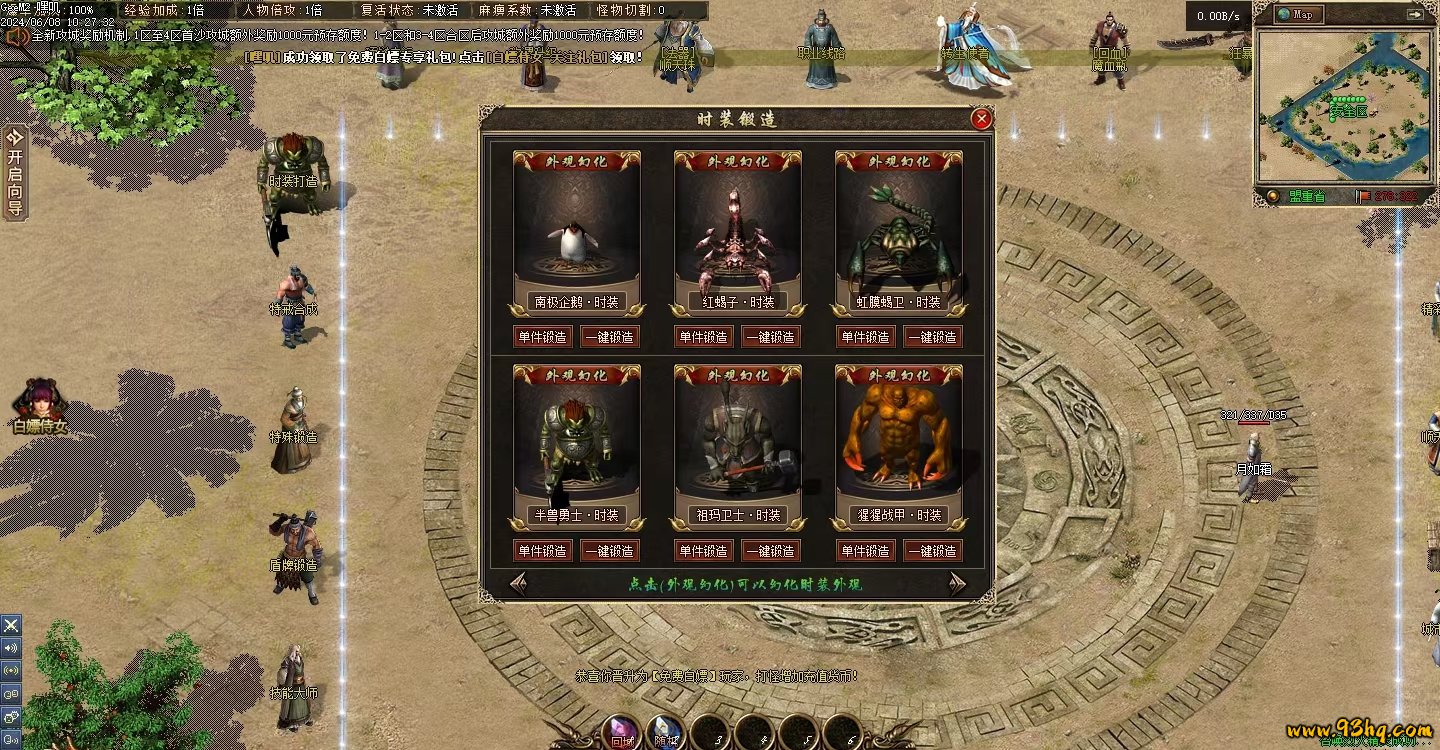Click the crossed swords icon on left toolbar
This screenshot has width=1440, height=750.
(11, 625)
